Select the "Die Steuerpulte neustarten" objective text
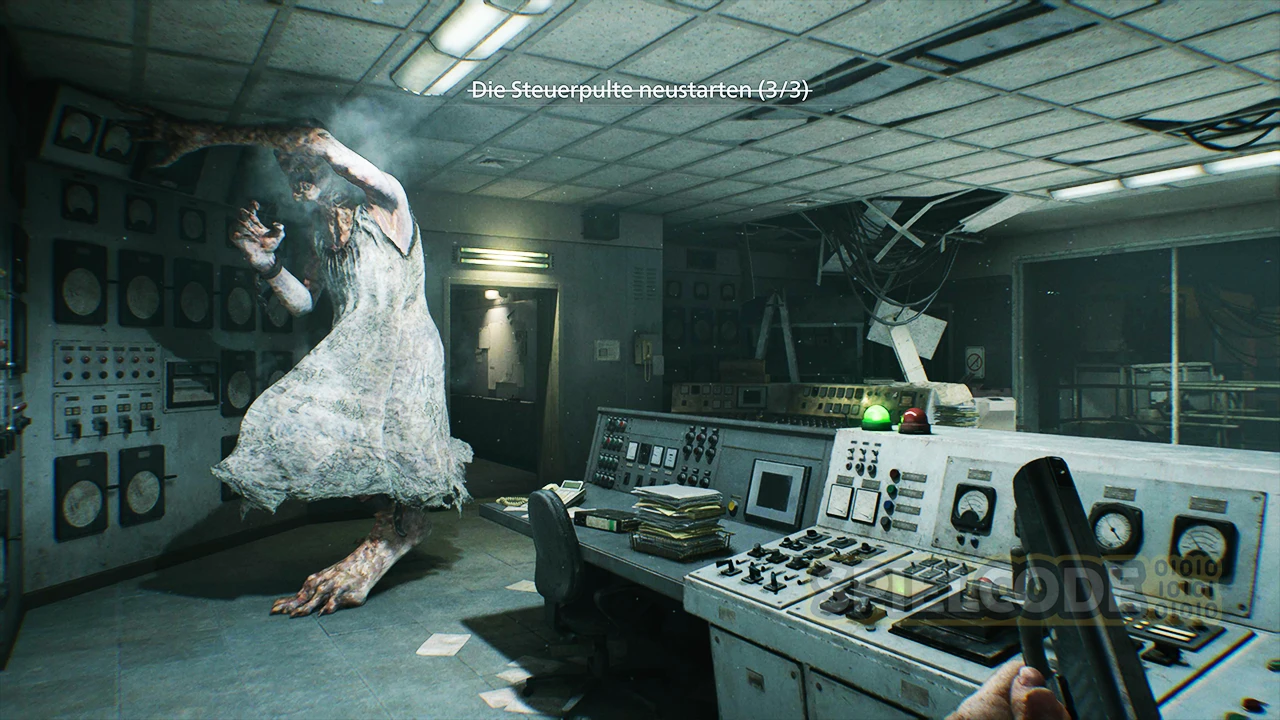Image resolution: width=1280 pixels, height=720 pixels. coord(640,90)
